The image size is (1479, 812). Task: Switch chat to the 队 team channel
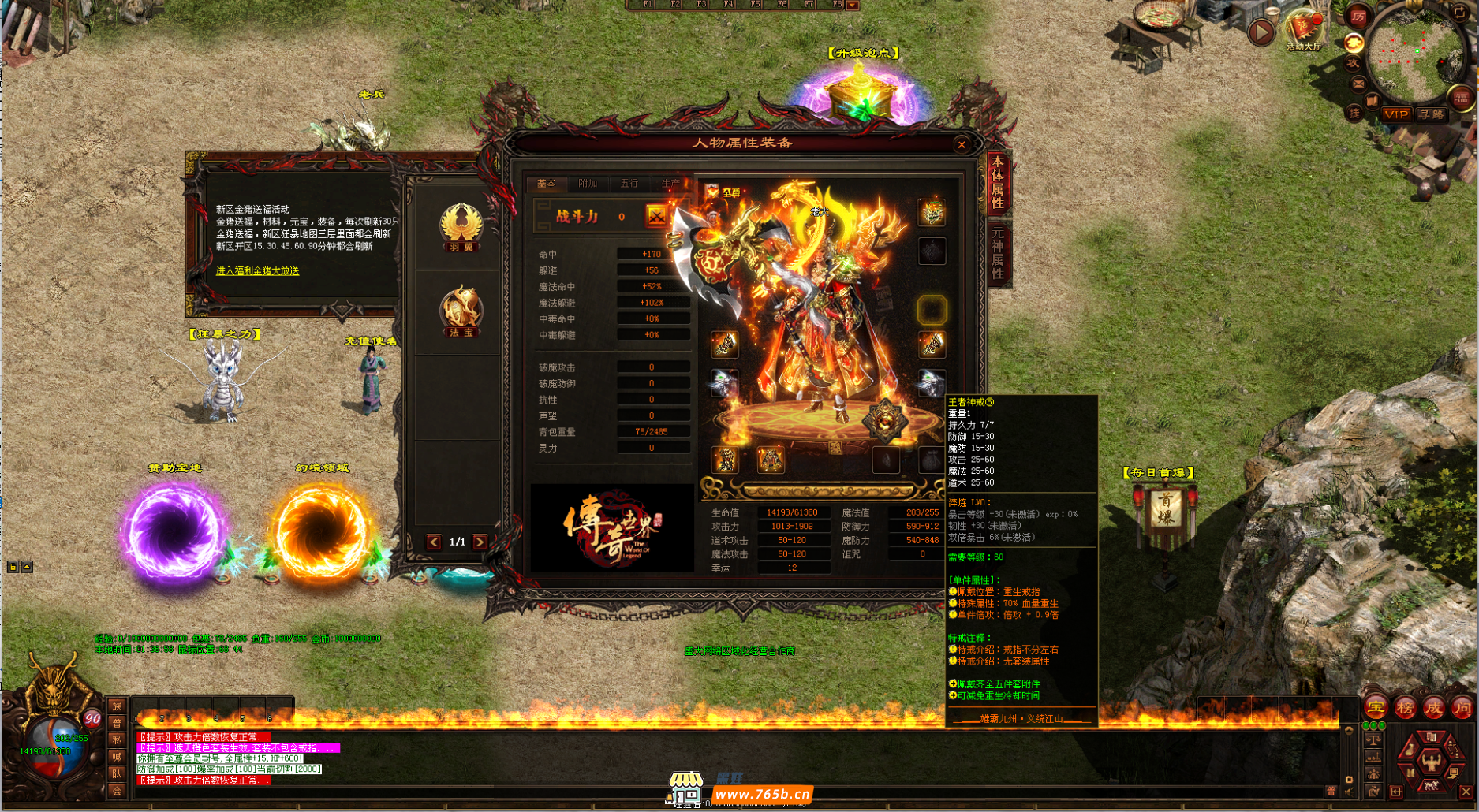click(117, 773)
